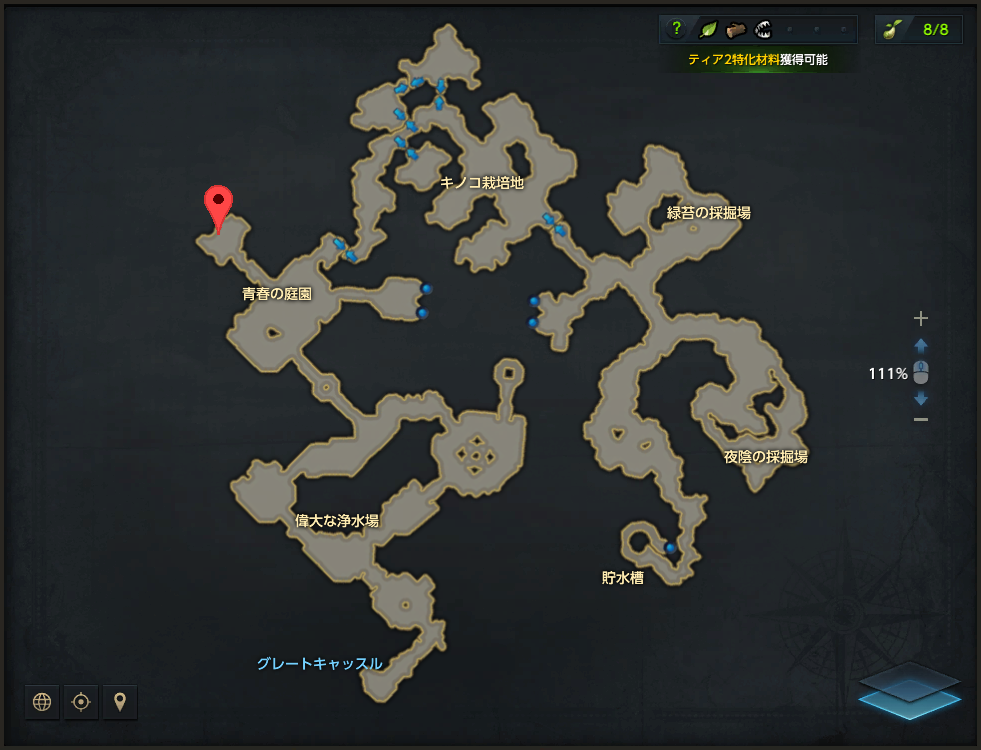Click the green leaf material icon
Viewport: 981px width, 750px height.
707,29
